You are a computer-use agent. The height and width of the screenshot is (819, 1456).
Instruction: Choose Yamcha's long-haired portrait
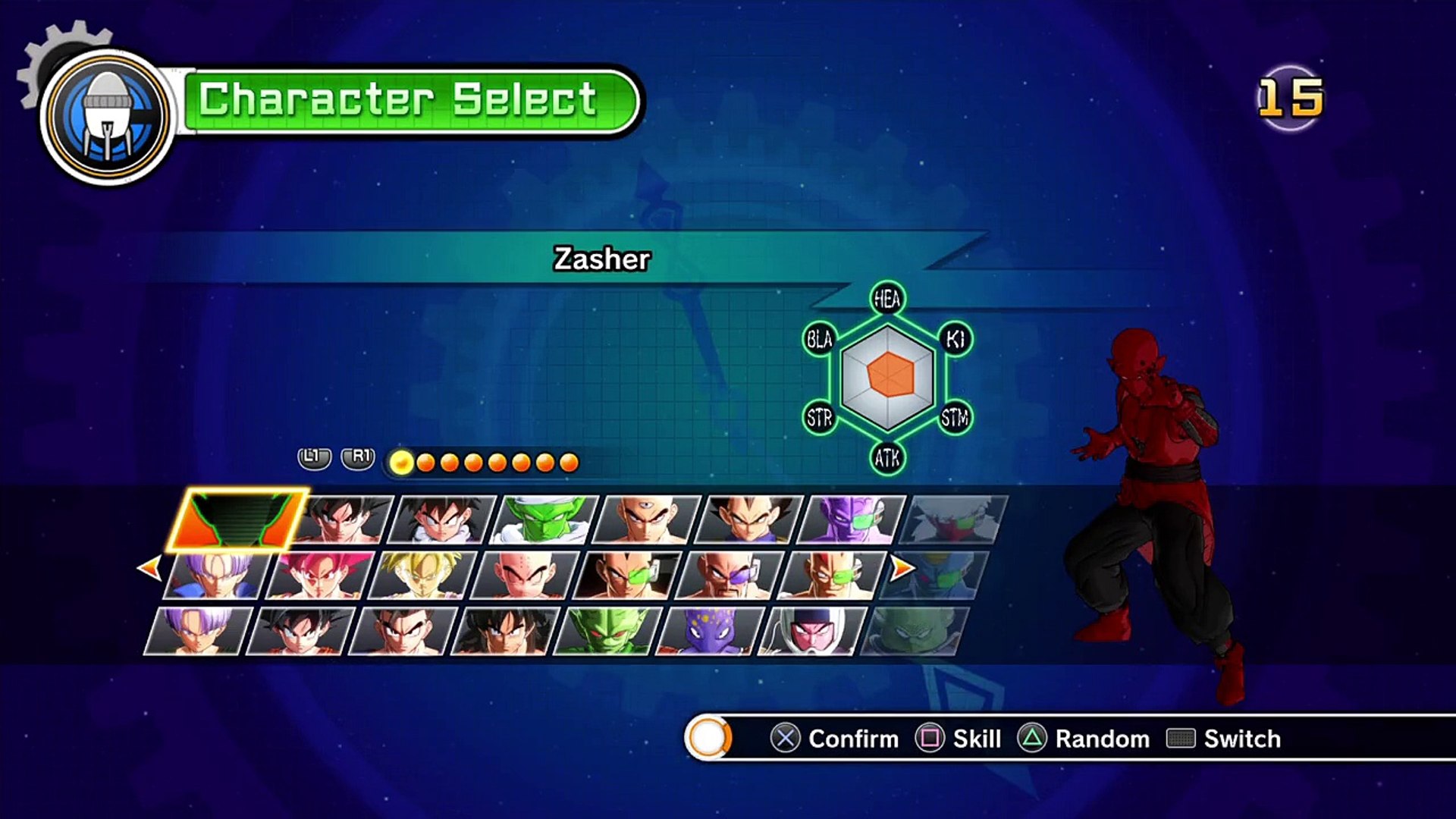505,631
